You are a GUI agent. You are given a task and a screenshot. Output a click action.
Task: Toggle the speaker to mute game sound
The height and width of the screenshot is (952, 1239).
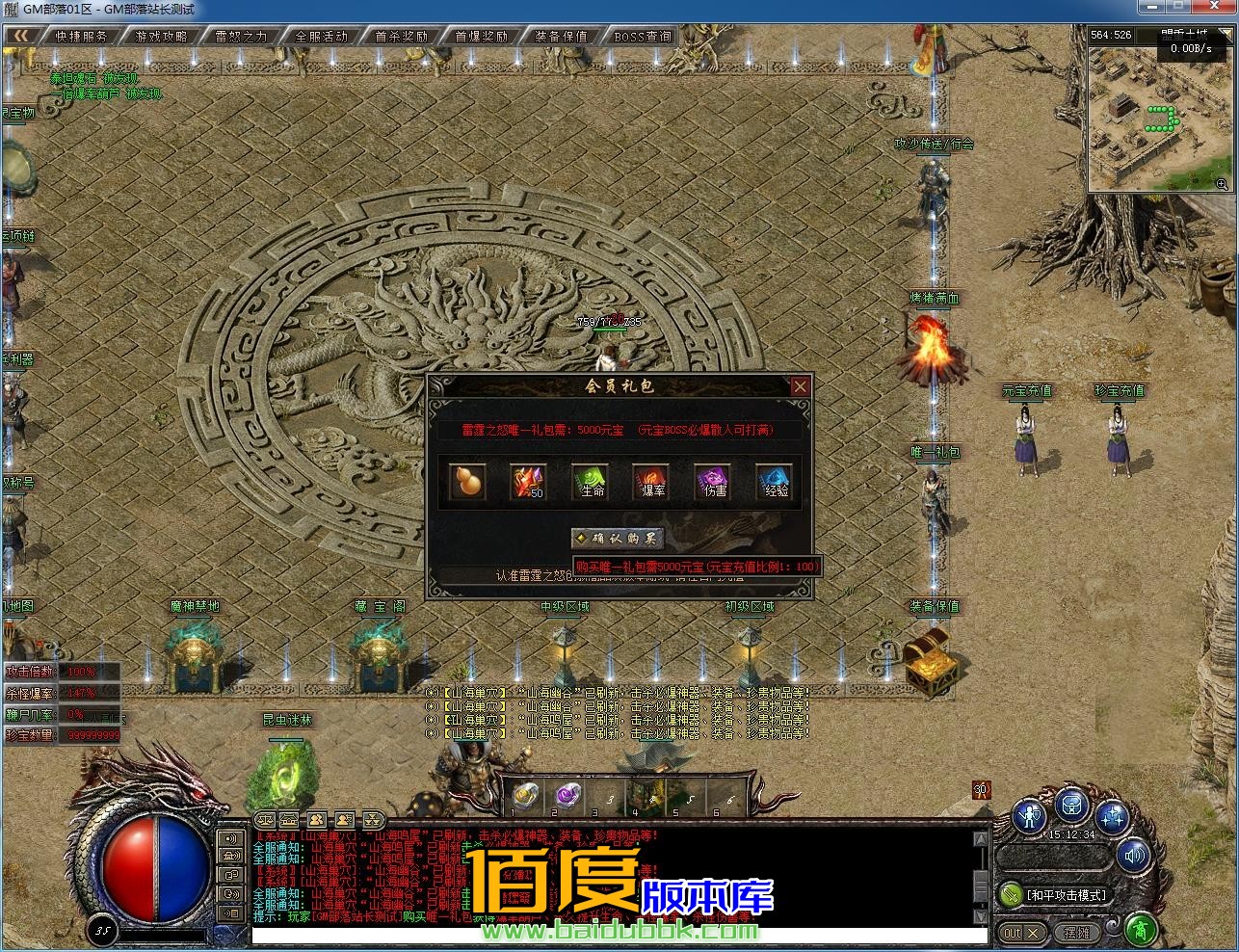[x=1132, y=856]
